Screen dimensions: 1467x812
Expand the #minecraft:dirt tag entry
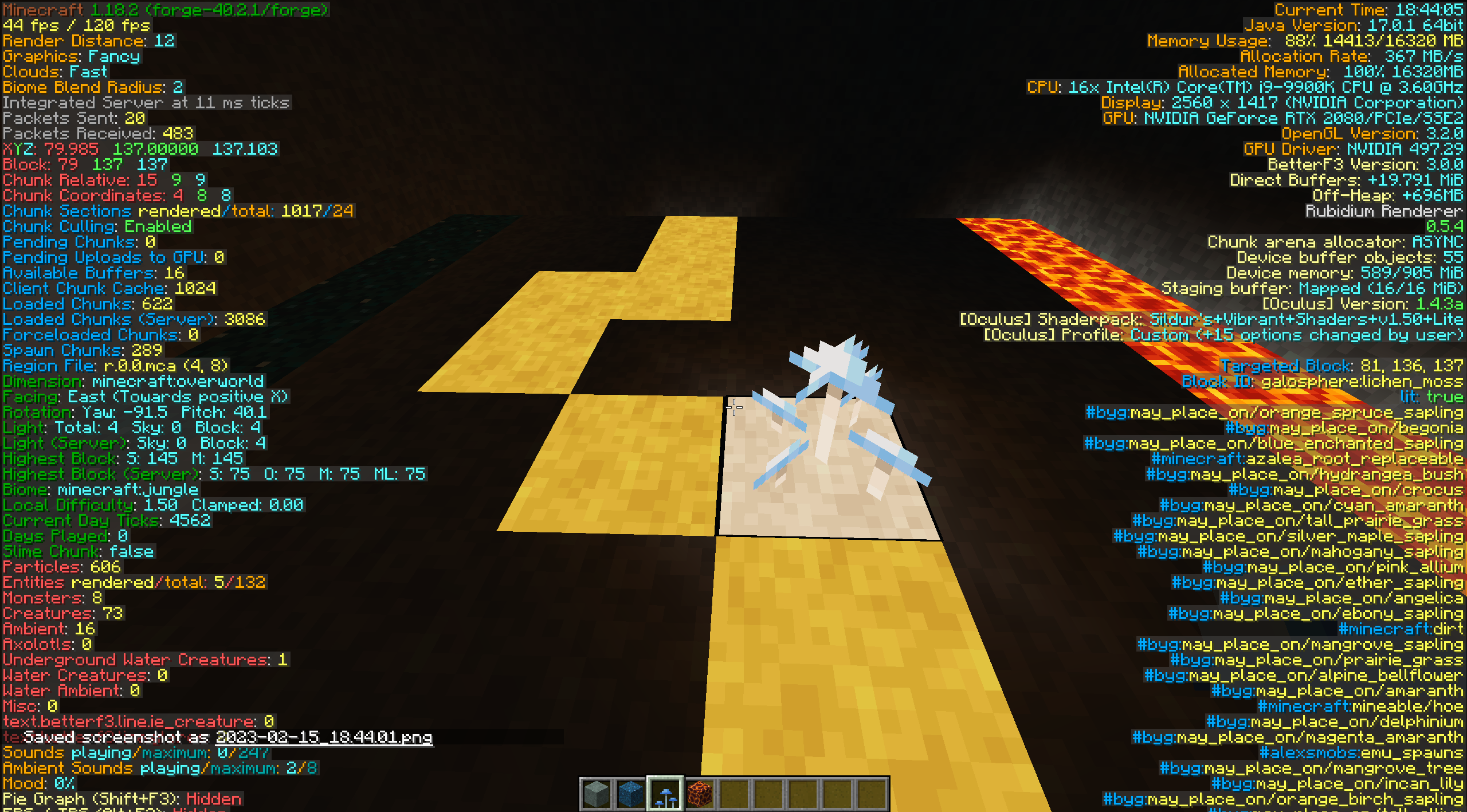point(1404,629)
